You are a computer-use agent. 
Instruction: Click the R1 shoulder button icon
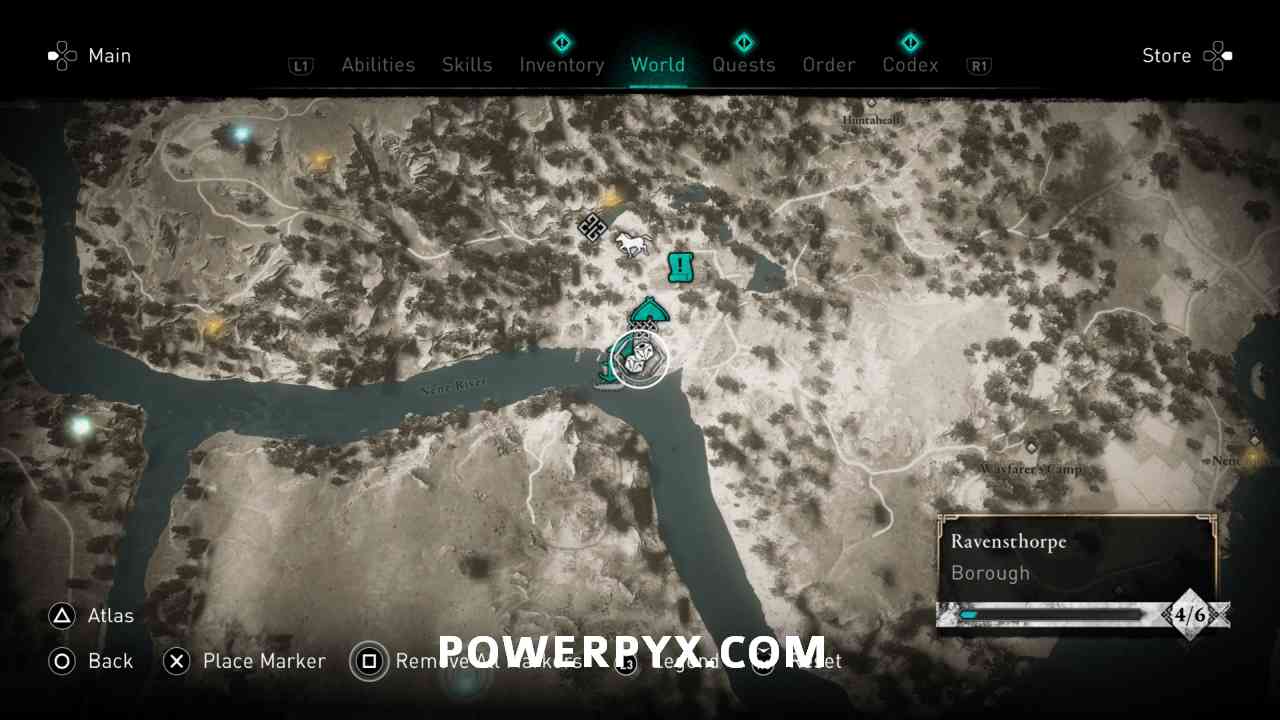coord(978,65)
